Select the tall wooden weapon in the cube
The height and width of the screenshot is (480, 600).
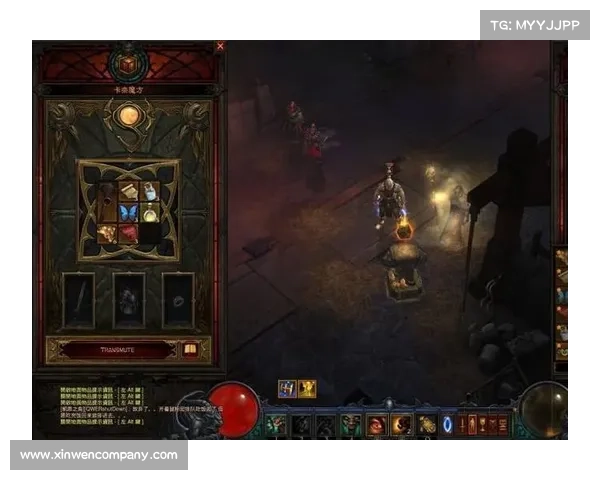point(106,201)
